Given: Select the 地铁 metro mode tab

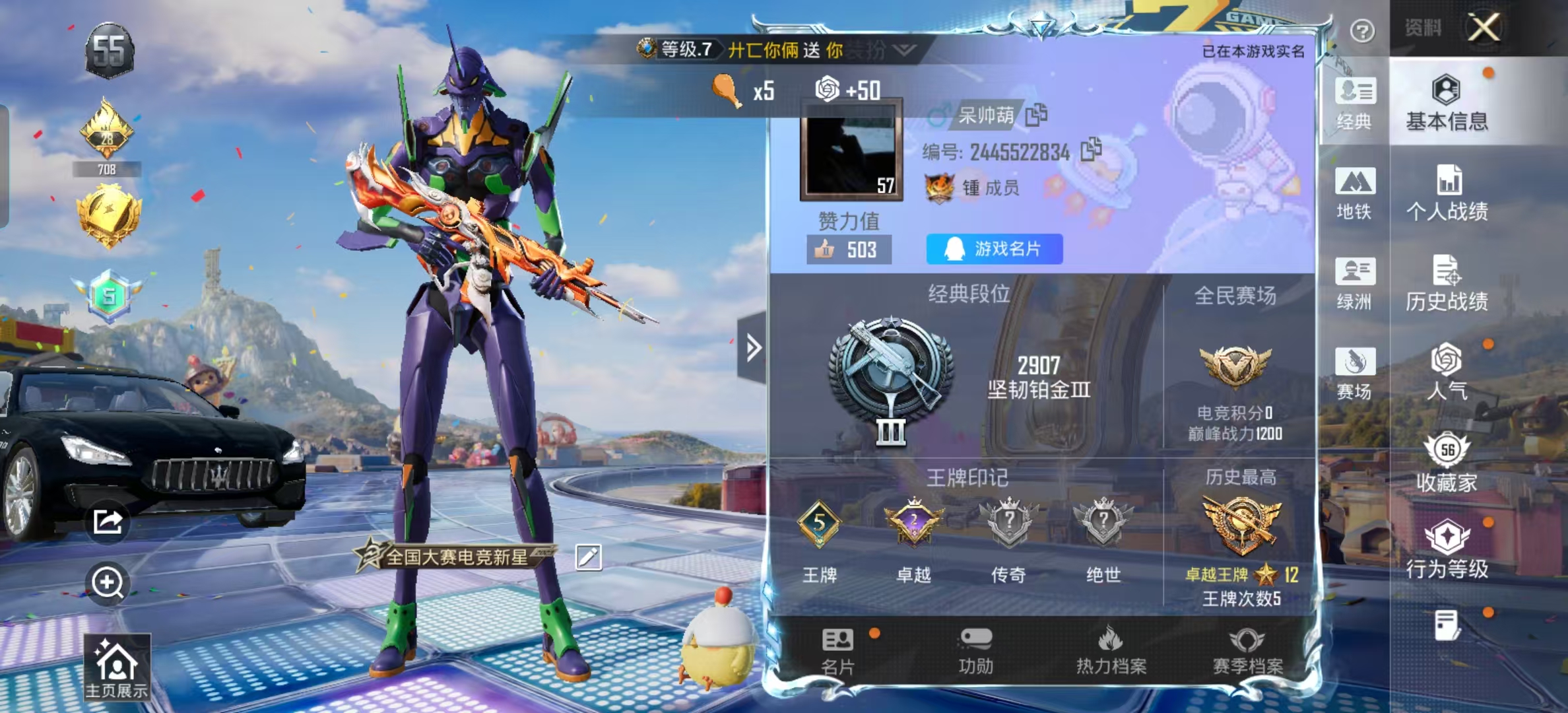Looking at the screenshot, I should 1354,193.
